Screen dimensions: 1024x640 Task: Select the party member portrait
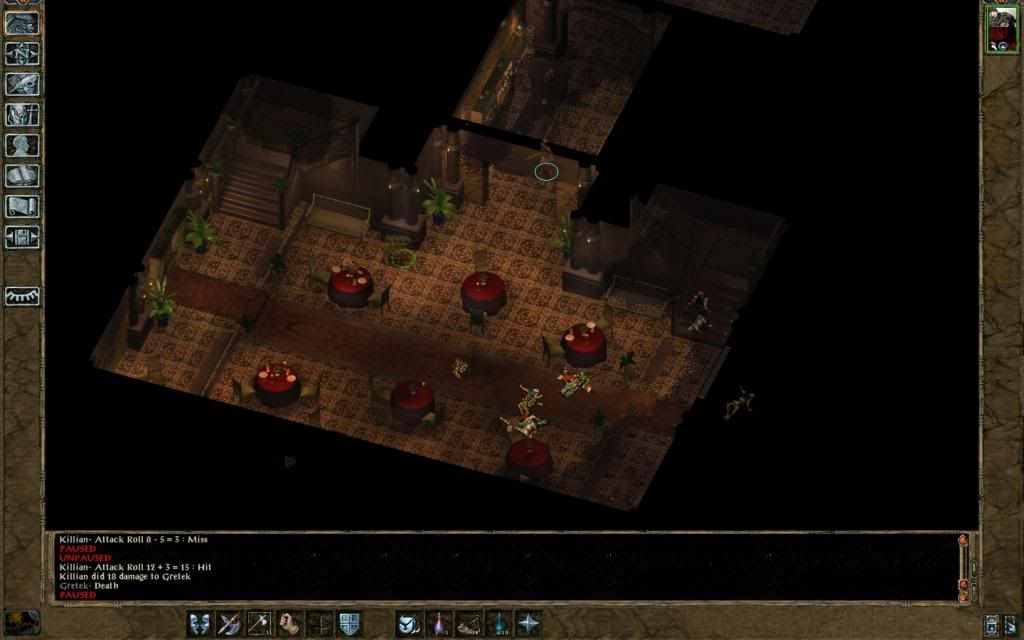[1001, 28]
